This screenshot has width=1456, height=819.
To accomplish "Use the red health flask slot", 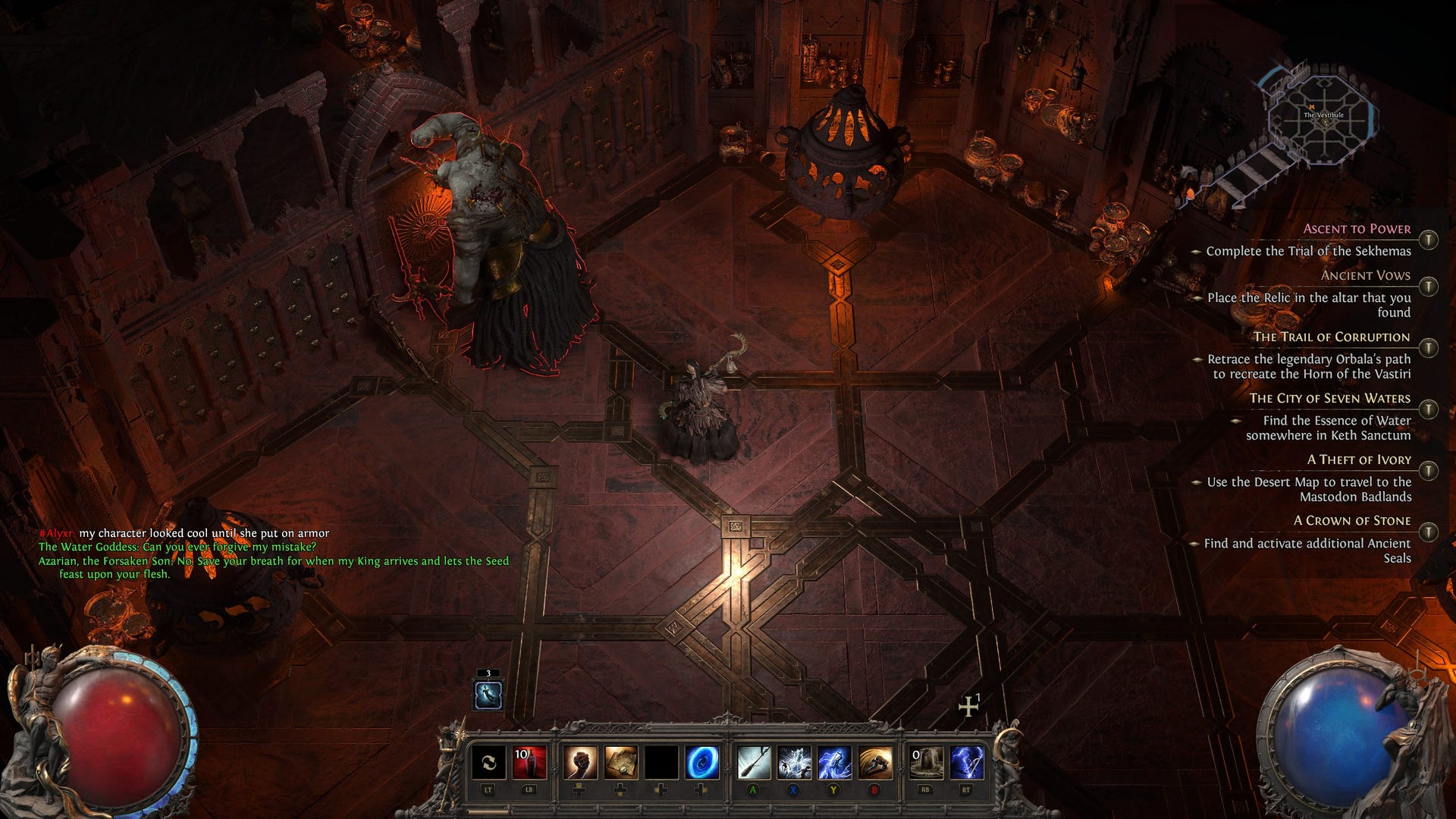I will coord(529,762).
